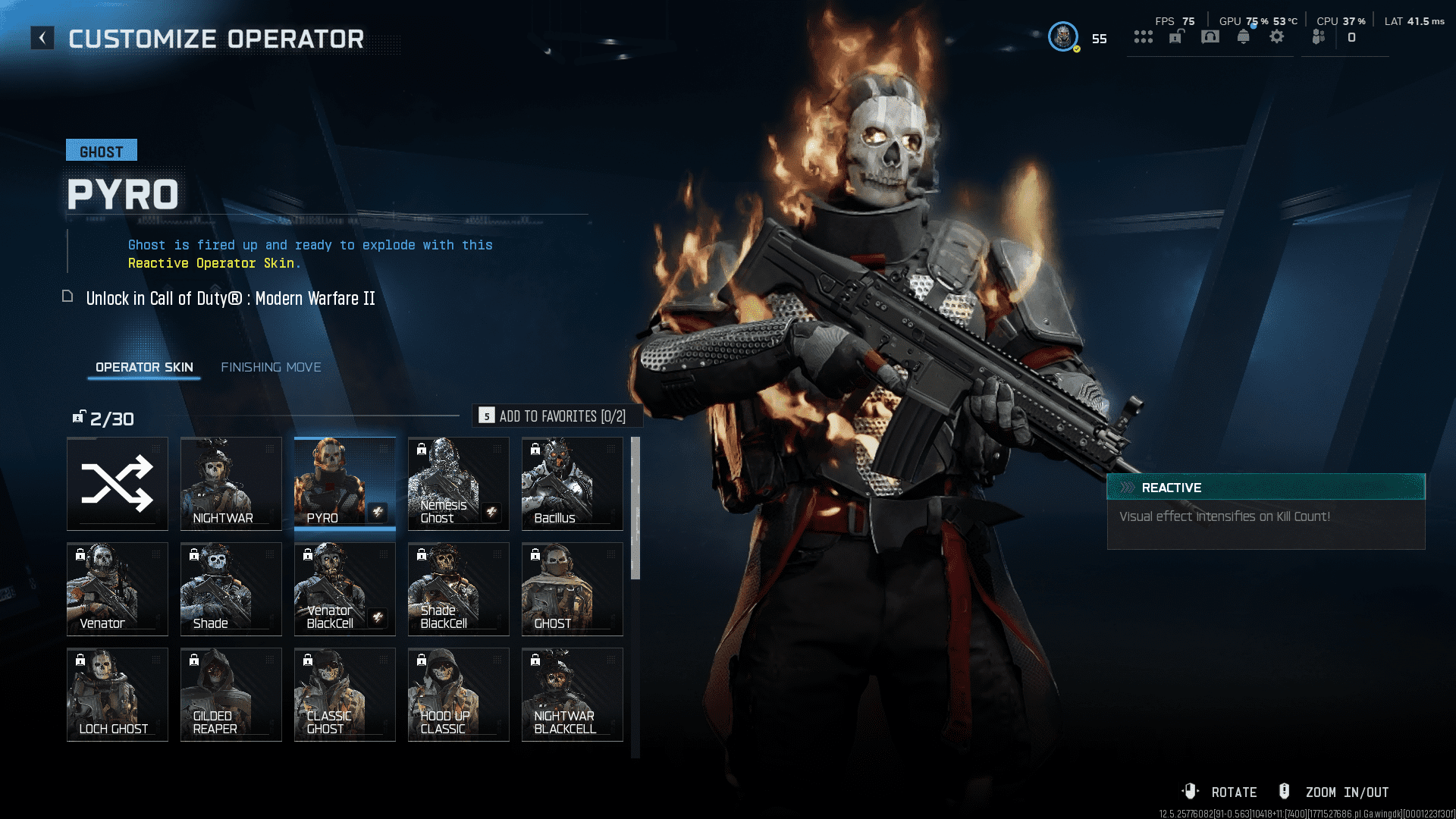This screenshot has width=1456, height=819.
Task: Select the HOOD UP CLASSIC skin
Action: tap(459, 695)
